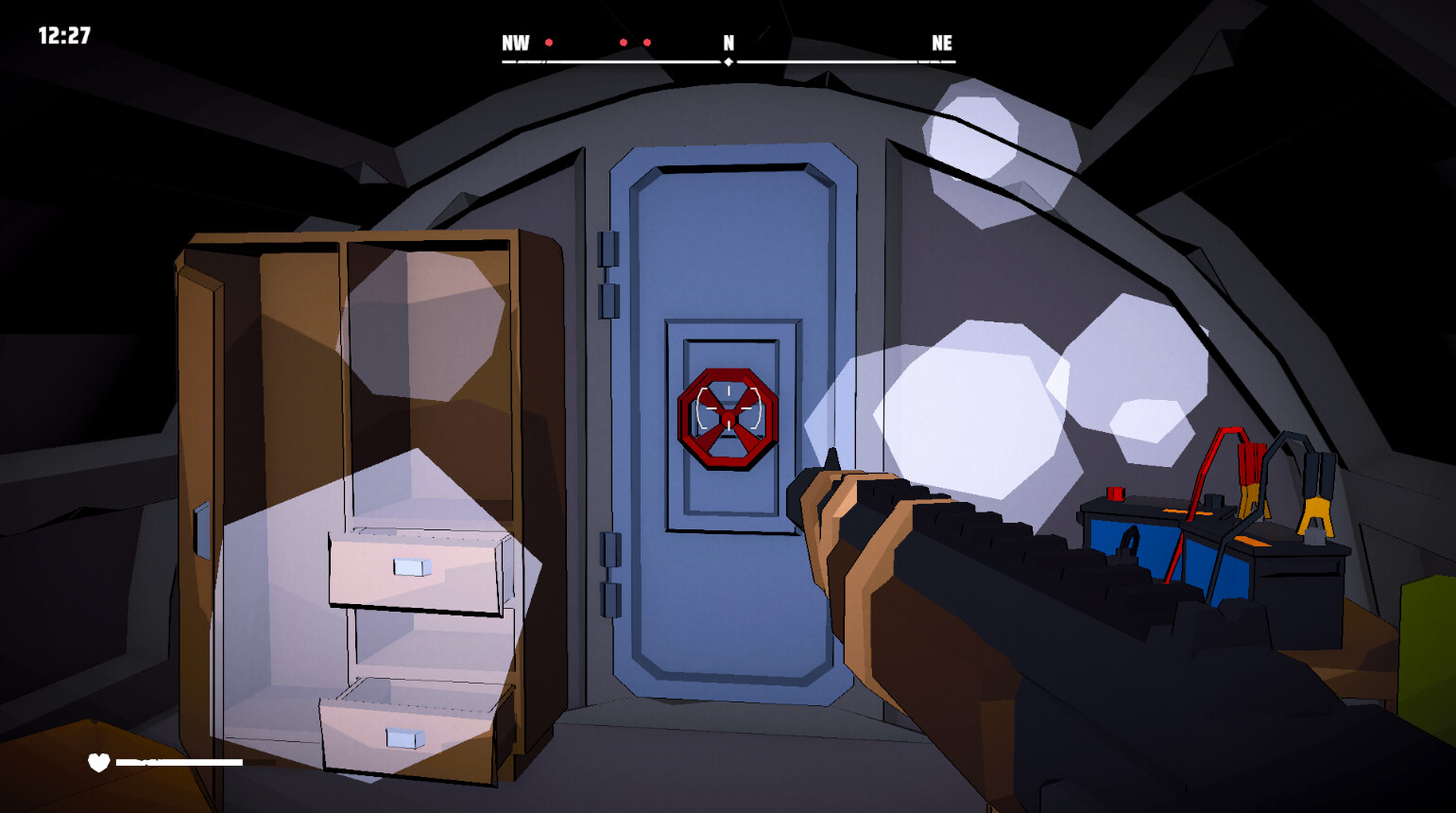The image size is (1456, 813).
Task: Click the paired red dots on the compass bar
Action: coord(637,43)
